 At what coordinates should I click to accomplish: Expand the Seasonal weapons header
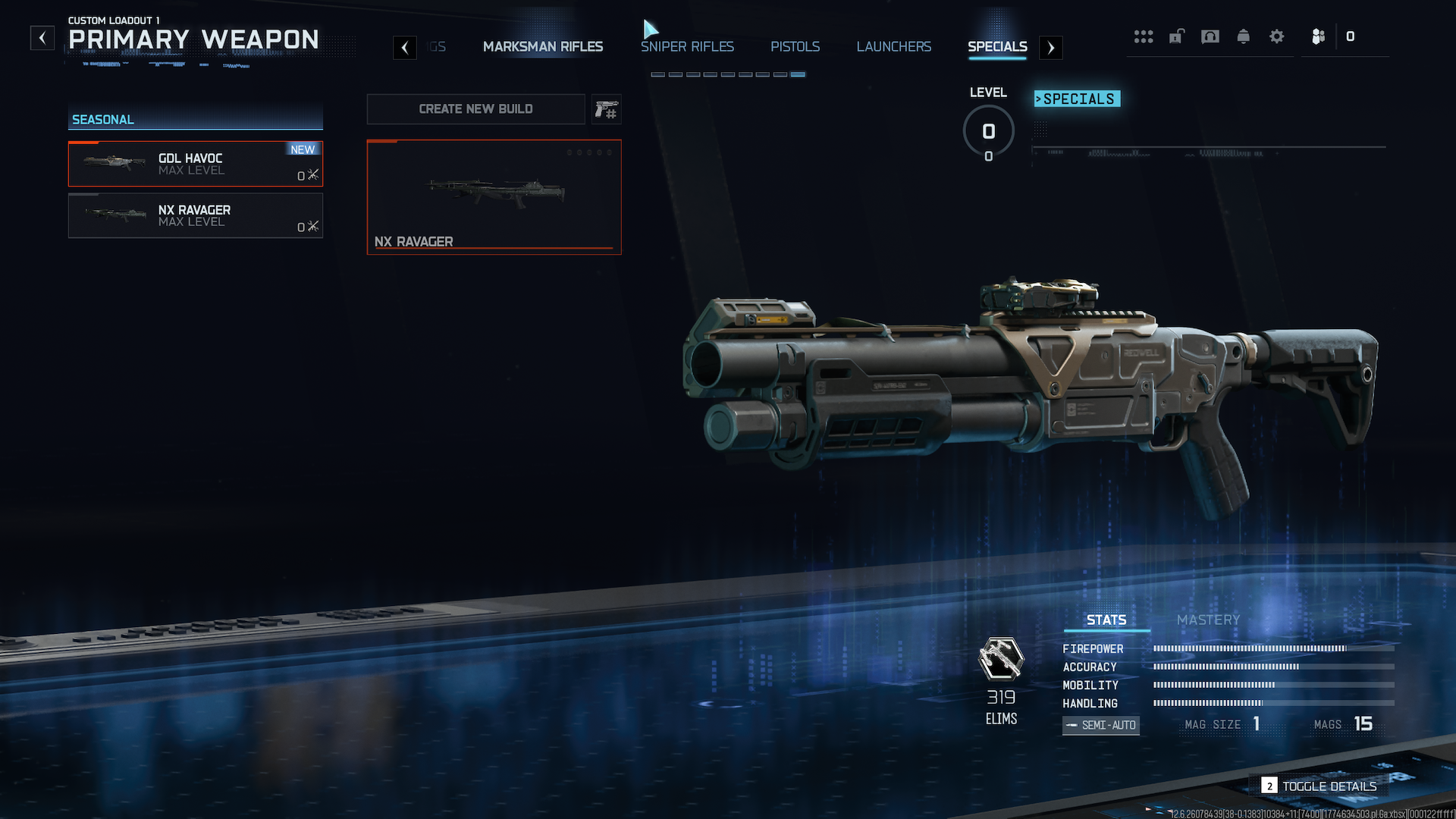[196, 119]
